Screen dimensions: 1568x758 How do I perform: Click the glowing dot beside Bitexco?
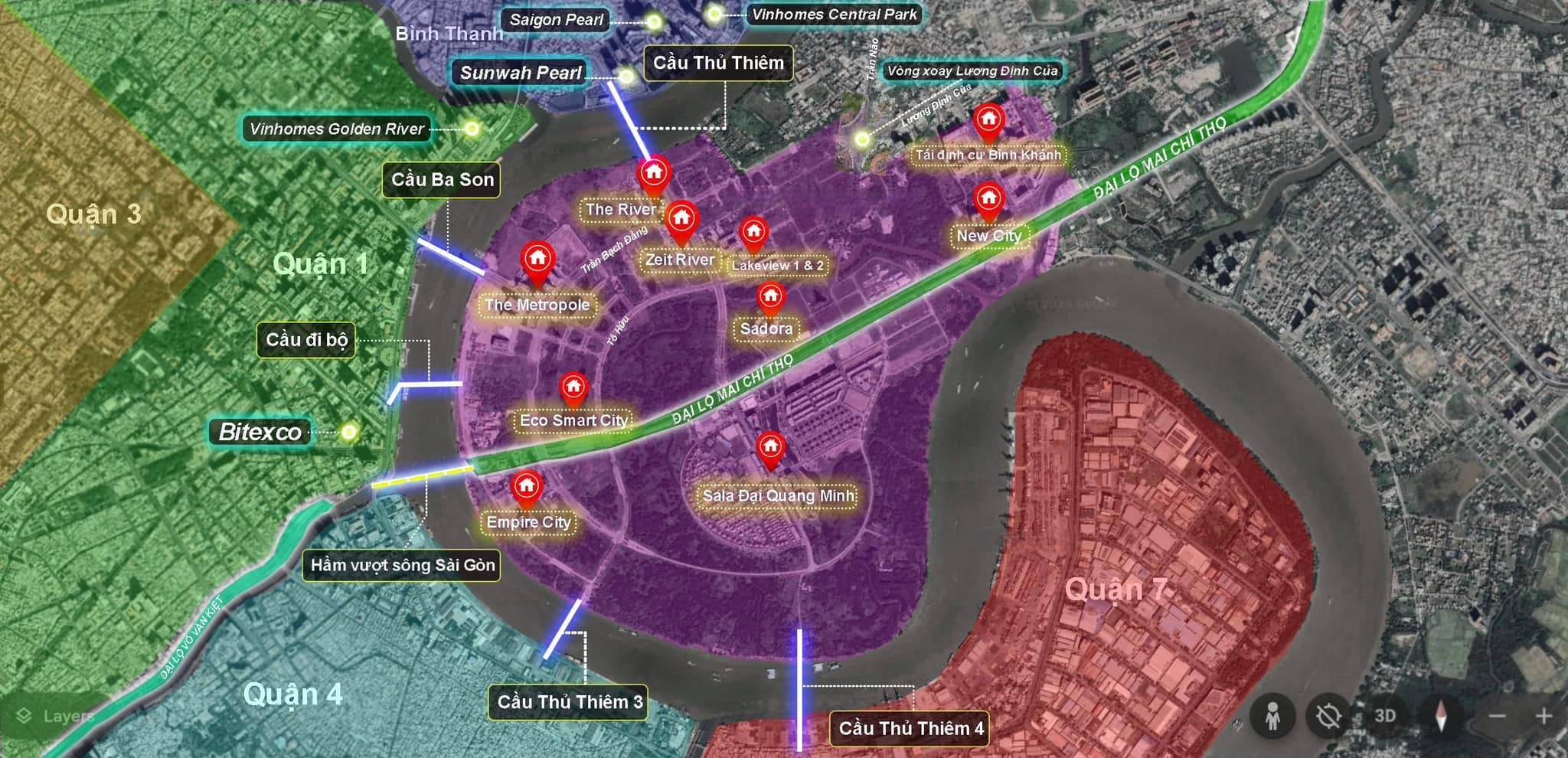pyautogui.click(x=349, y=432)
